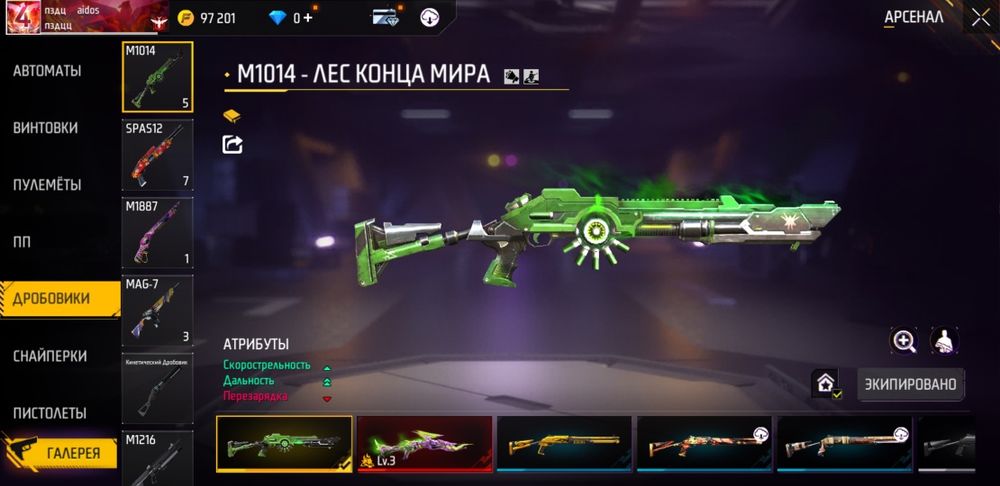Switch to the ПП category

coord(23,242)
